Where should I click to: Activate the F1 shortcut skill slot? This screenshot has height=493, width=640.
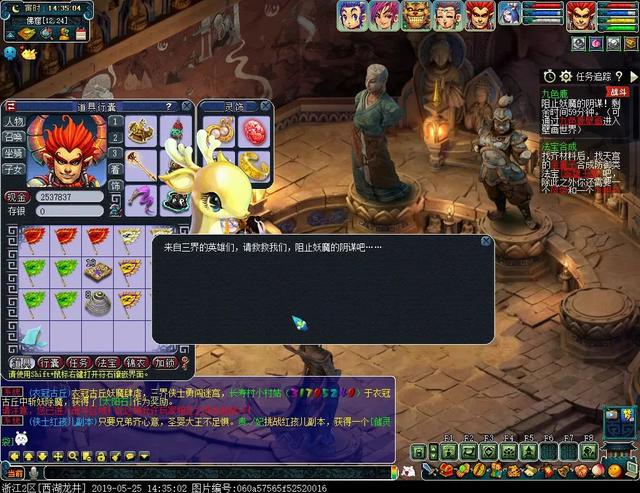click(446, 452)
